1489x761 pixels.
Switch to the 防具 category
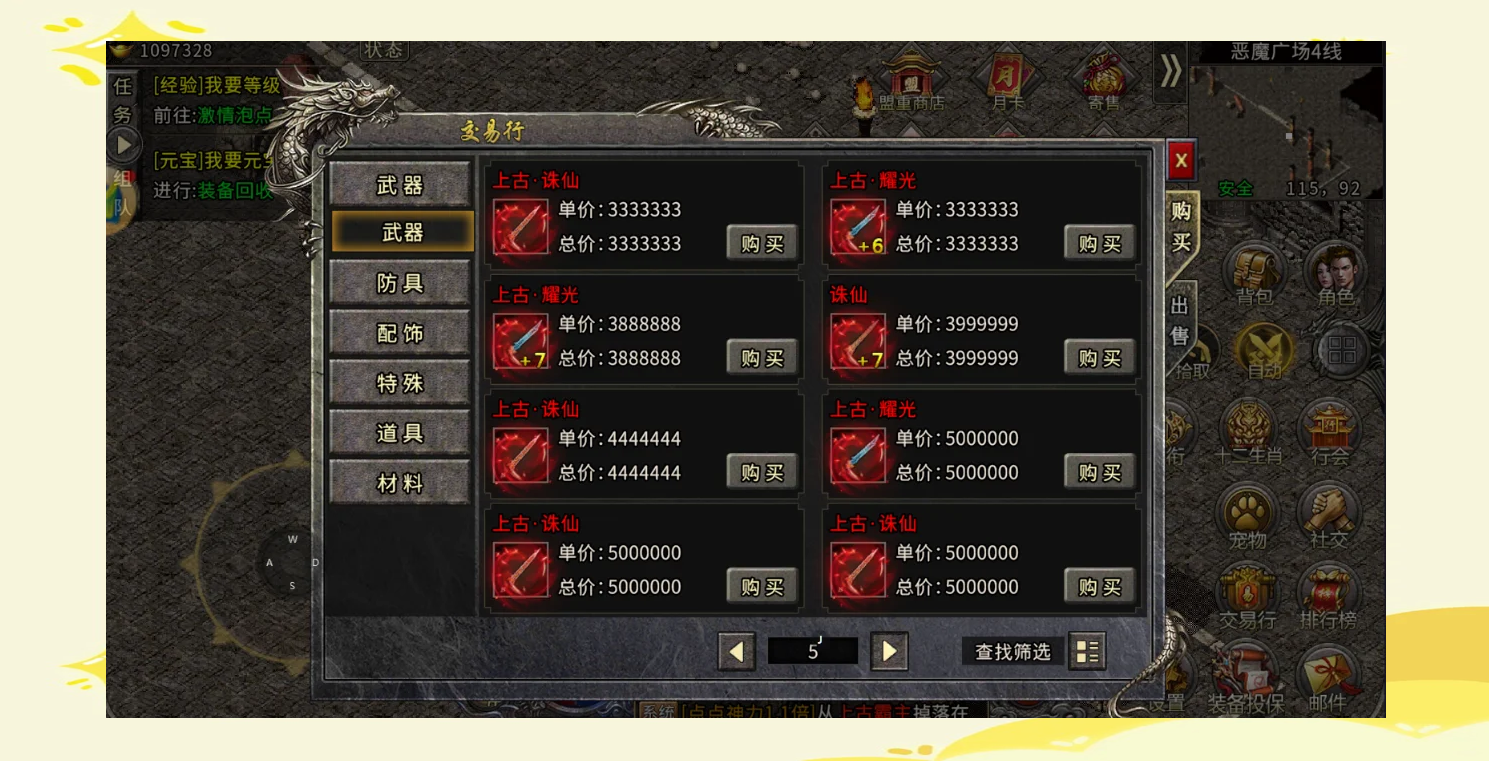point(400,283)
